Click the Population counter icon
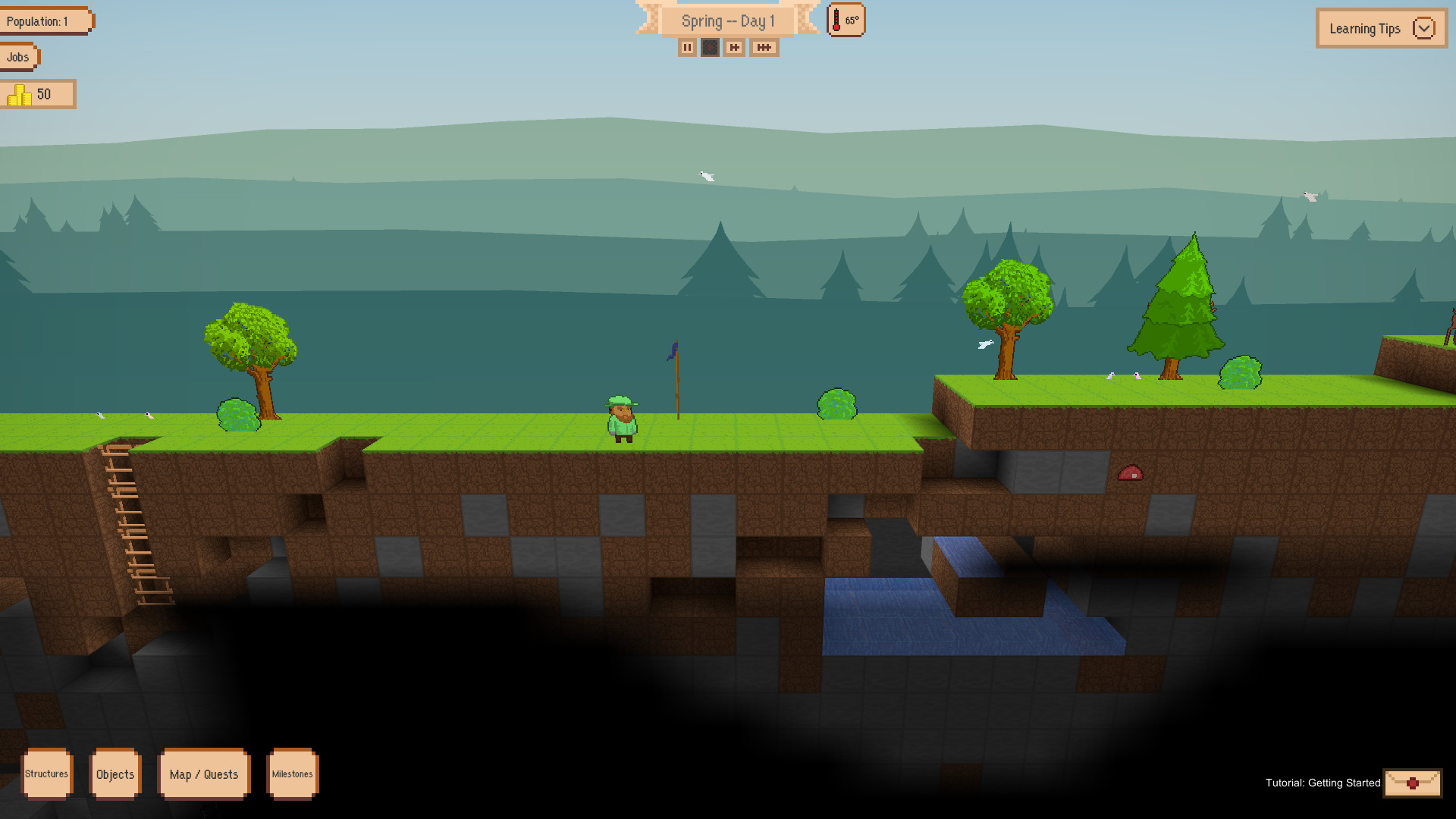 (45, 20)
